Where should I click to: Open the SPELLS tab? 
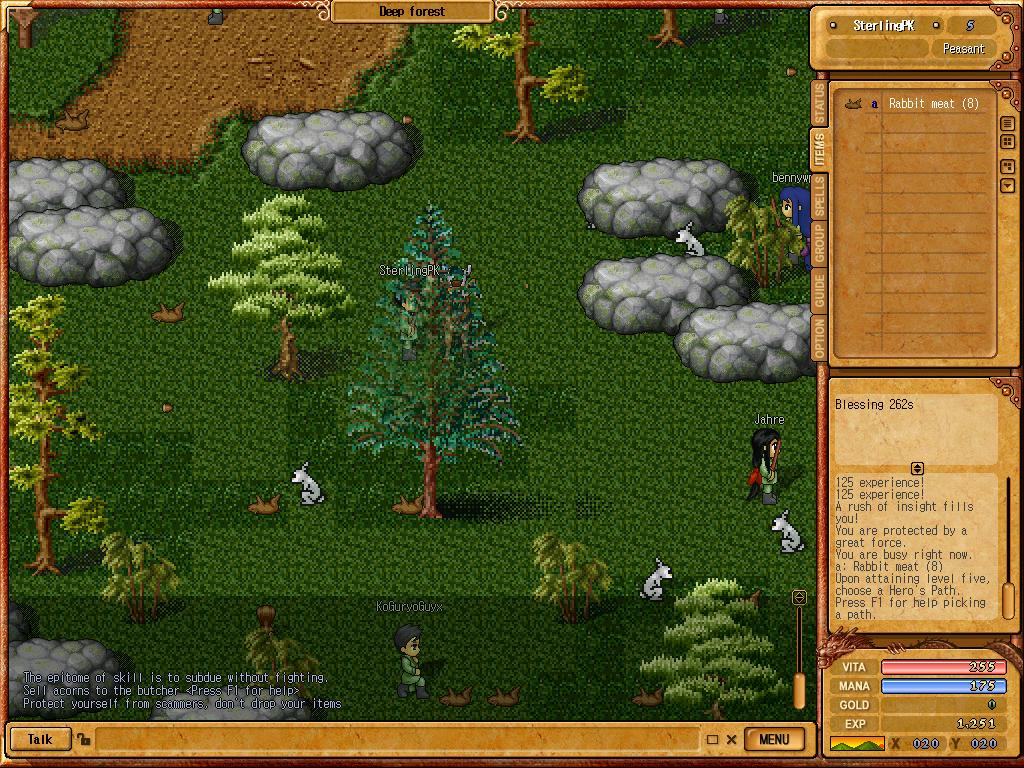point(820,197)
